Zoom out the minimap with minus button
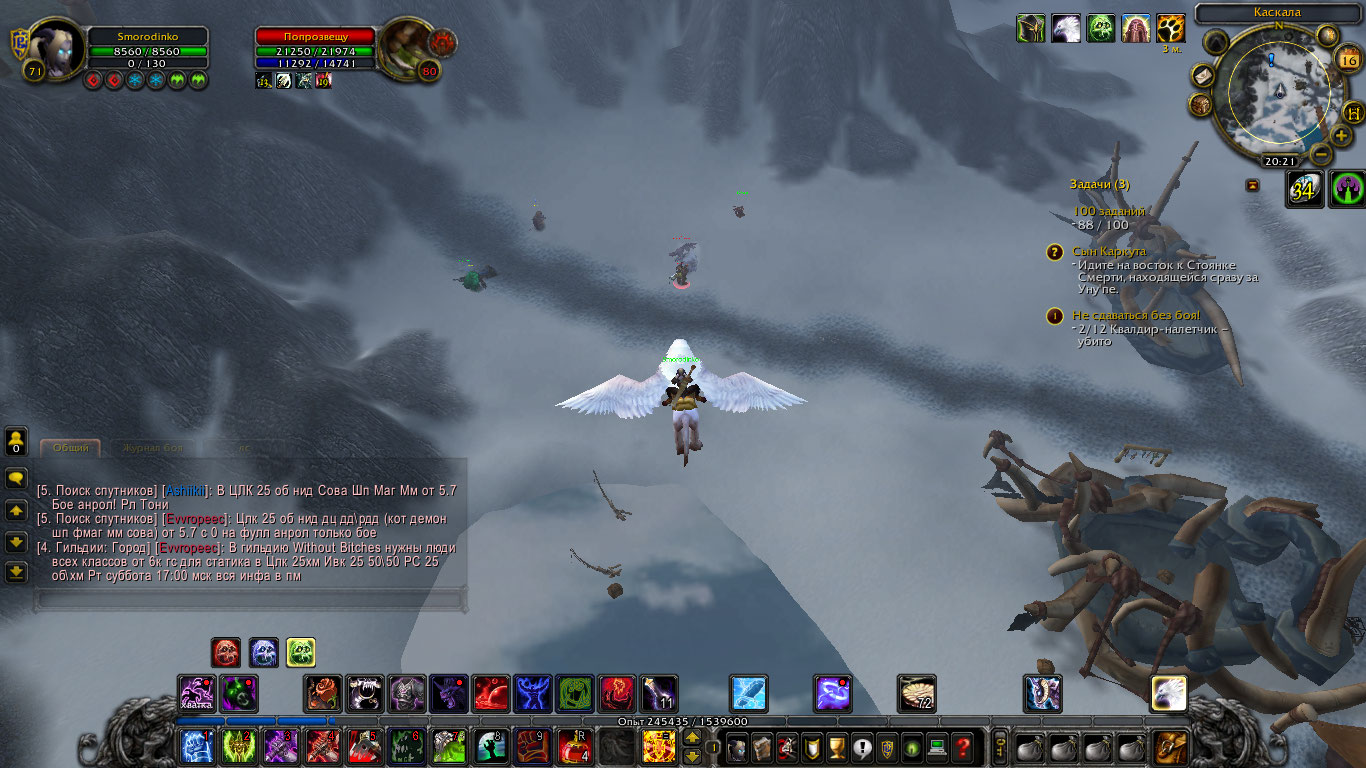 click(1321, 155)
